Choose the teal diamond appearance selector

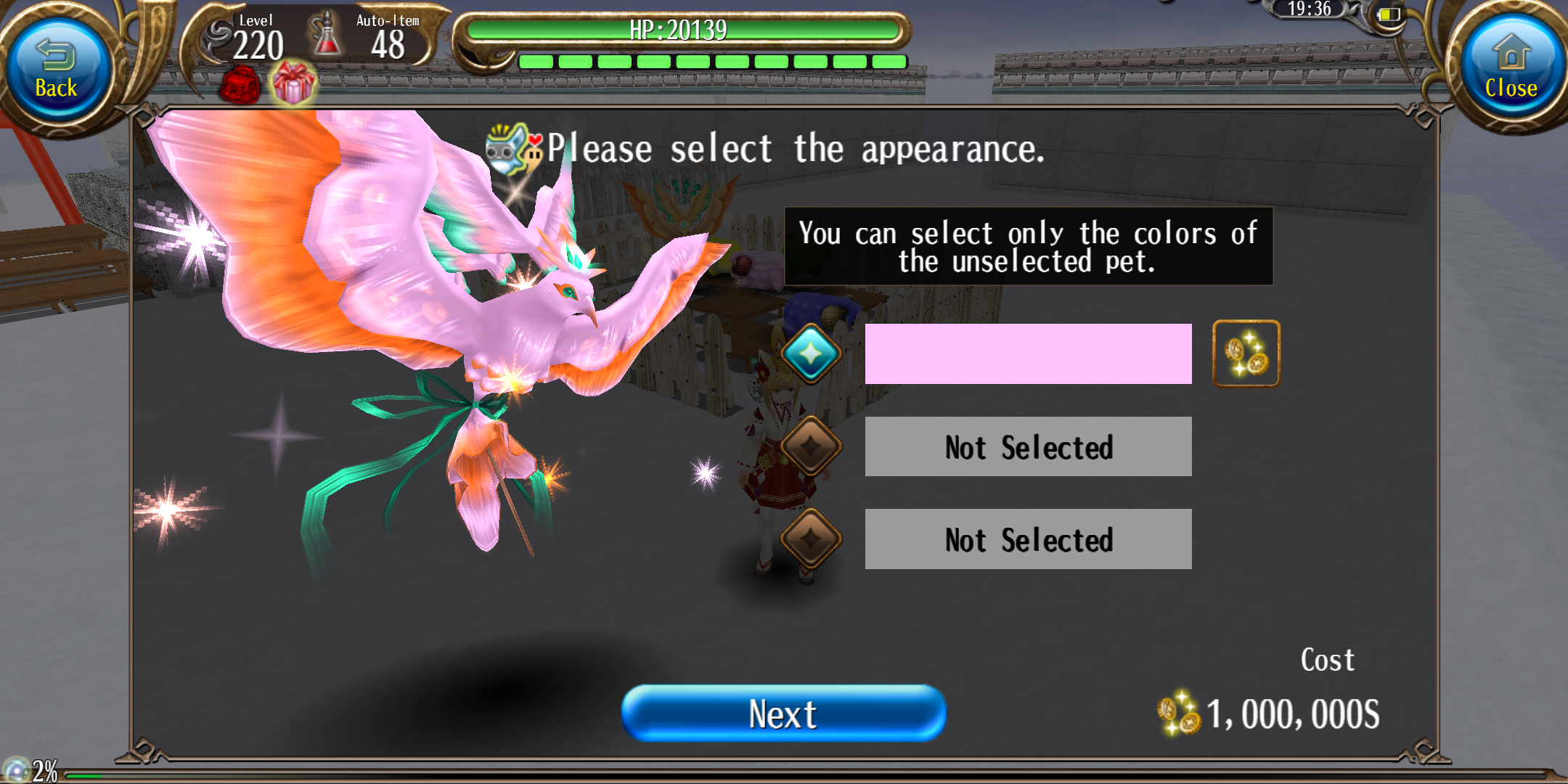click(811, 354)
